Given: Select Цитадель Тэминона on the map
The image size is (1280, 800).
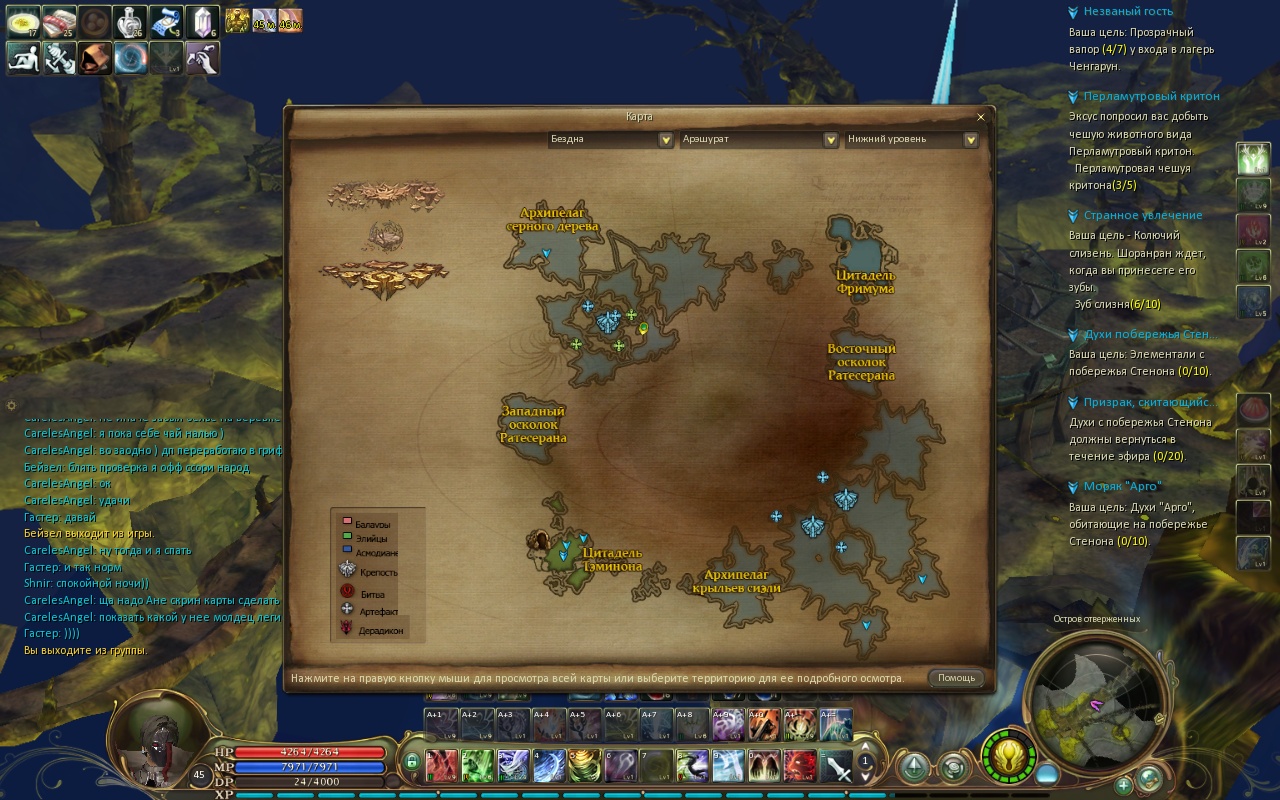Looking at the screenshot, I should [612, 559].
